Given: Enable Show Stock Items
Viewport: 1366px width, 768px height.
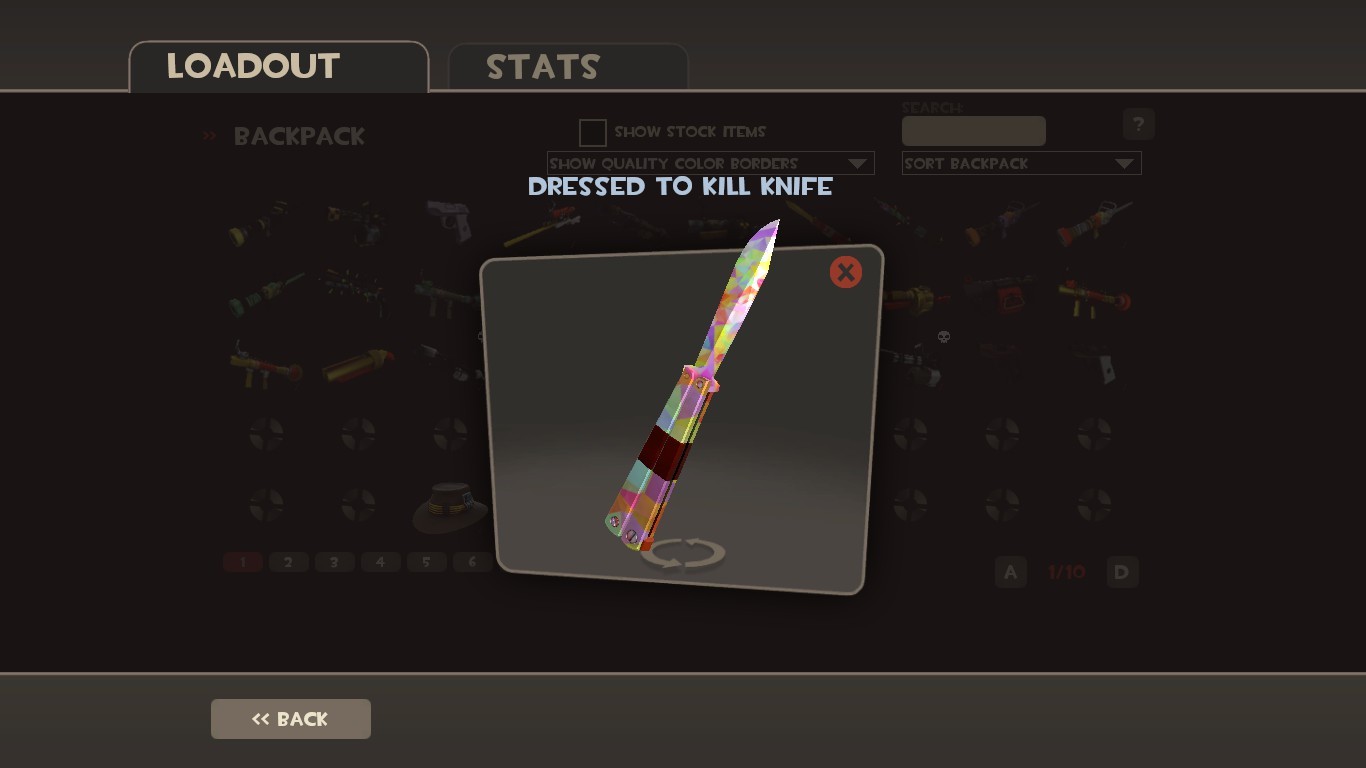Looking at the screenshot, I should point(592,132).
